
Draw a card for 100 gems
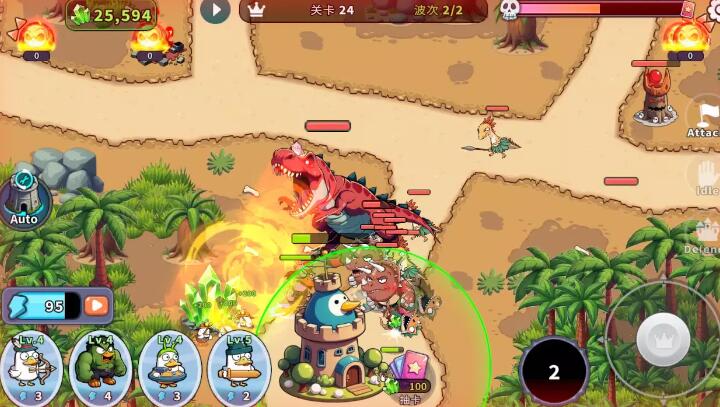click(409, 374)
